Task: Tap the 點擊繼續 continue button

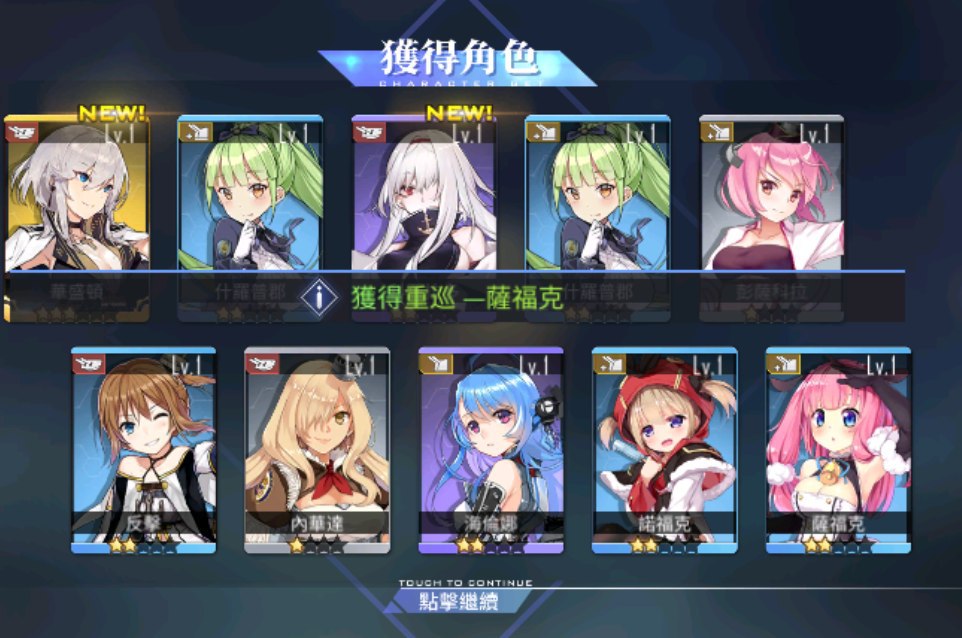Action: click(x=460, y=600)
